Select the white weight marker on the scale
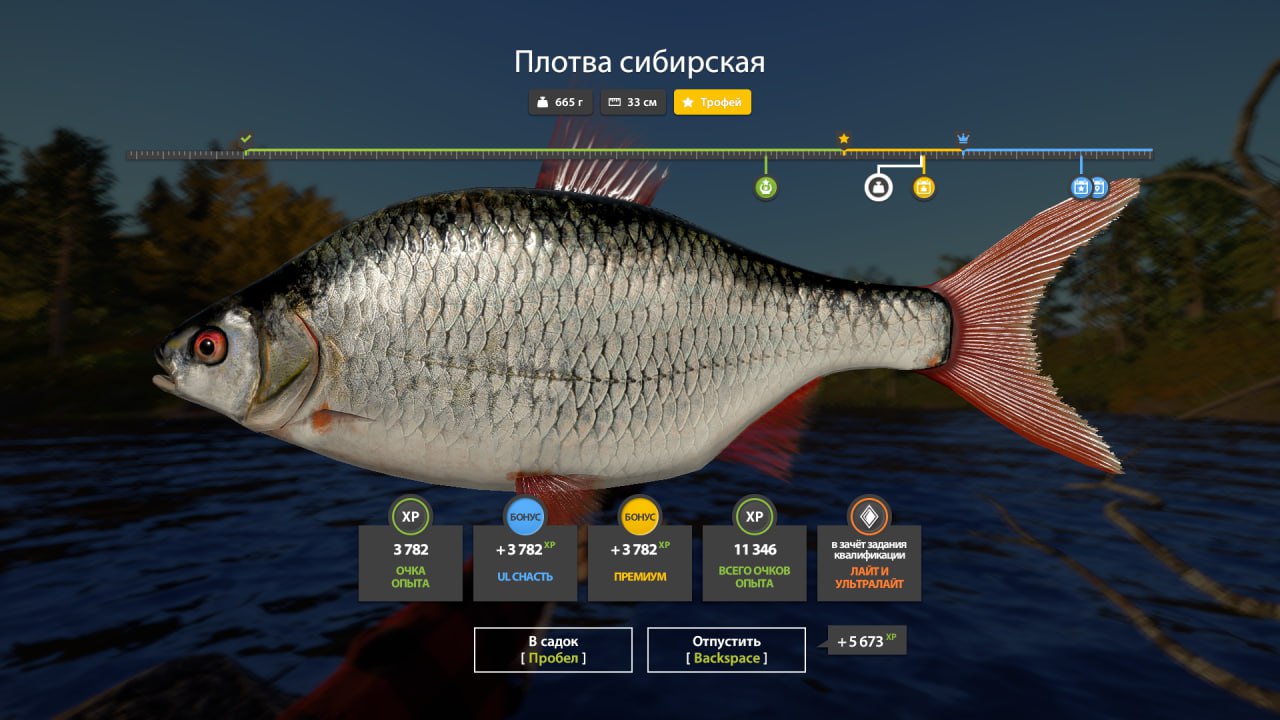Screen dimensions: 1280x720 (x=878, y=187)
